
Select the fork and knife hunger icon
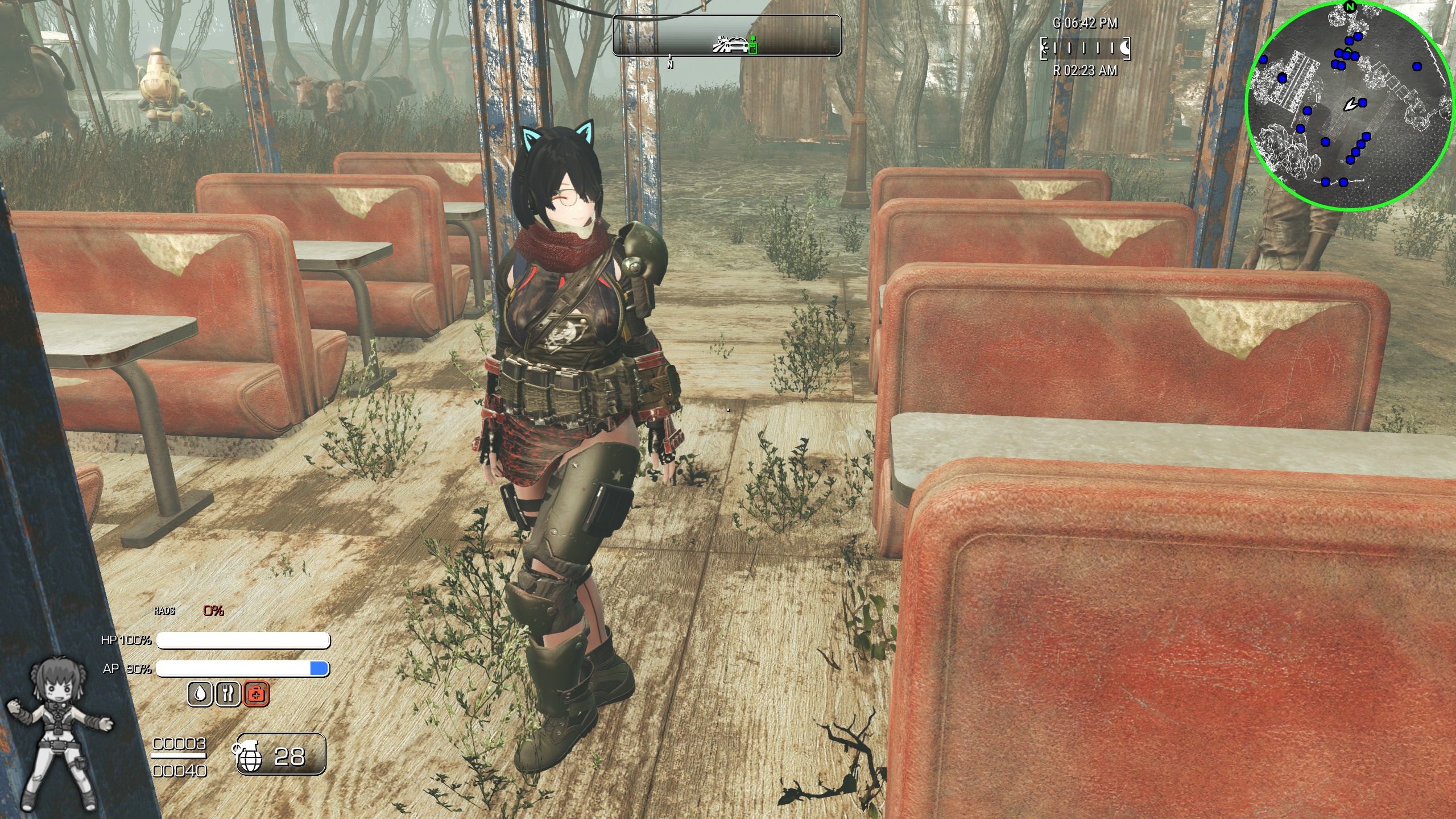tap(228, 694)
